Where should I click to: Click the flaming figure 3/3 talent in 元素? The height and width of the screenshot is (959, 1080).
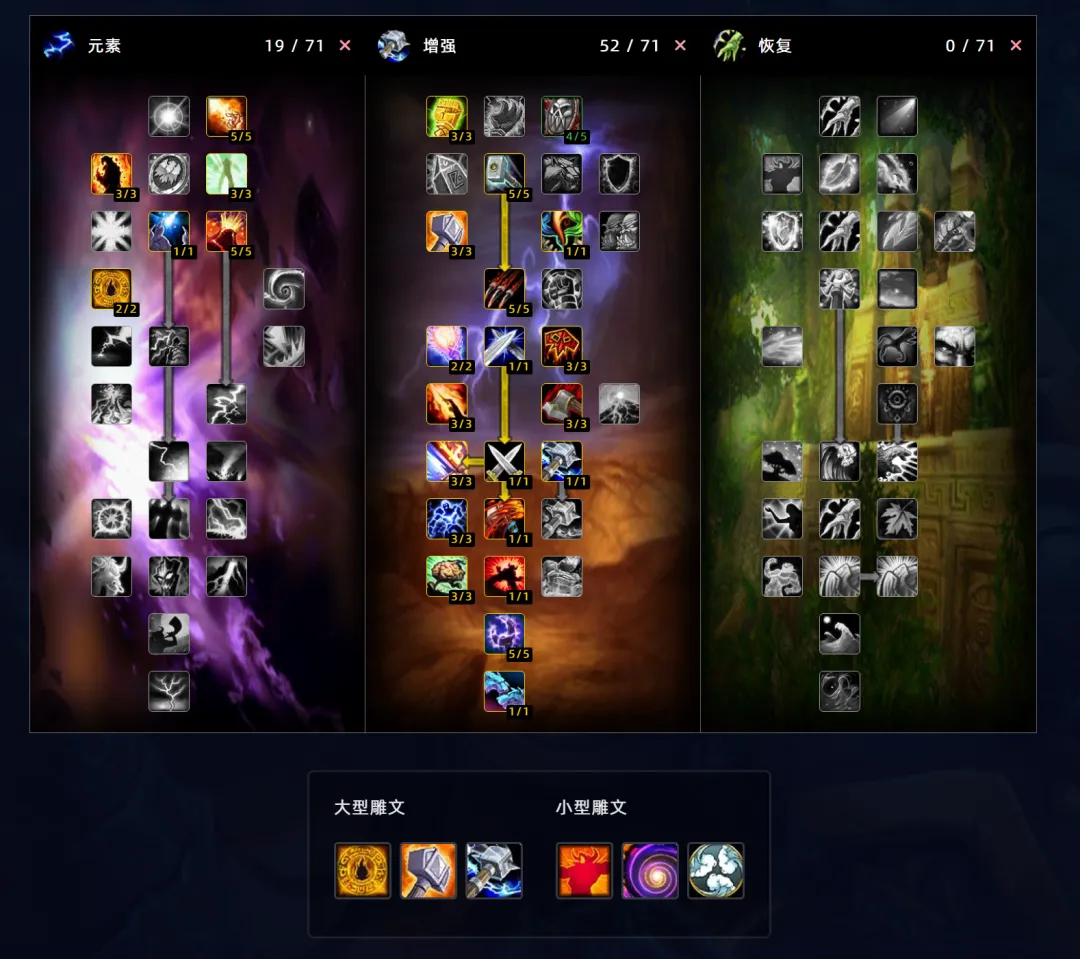click(x=111, y=174)
